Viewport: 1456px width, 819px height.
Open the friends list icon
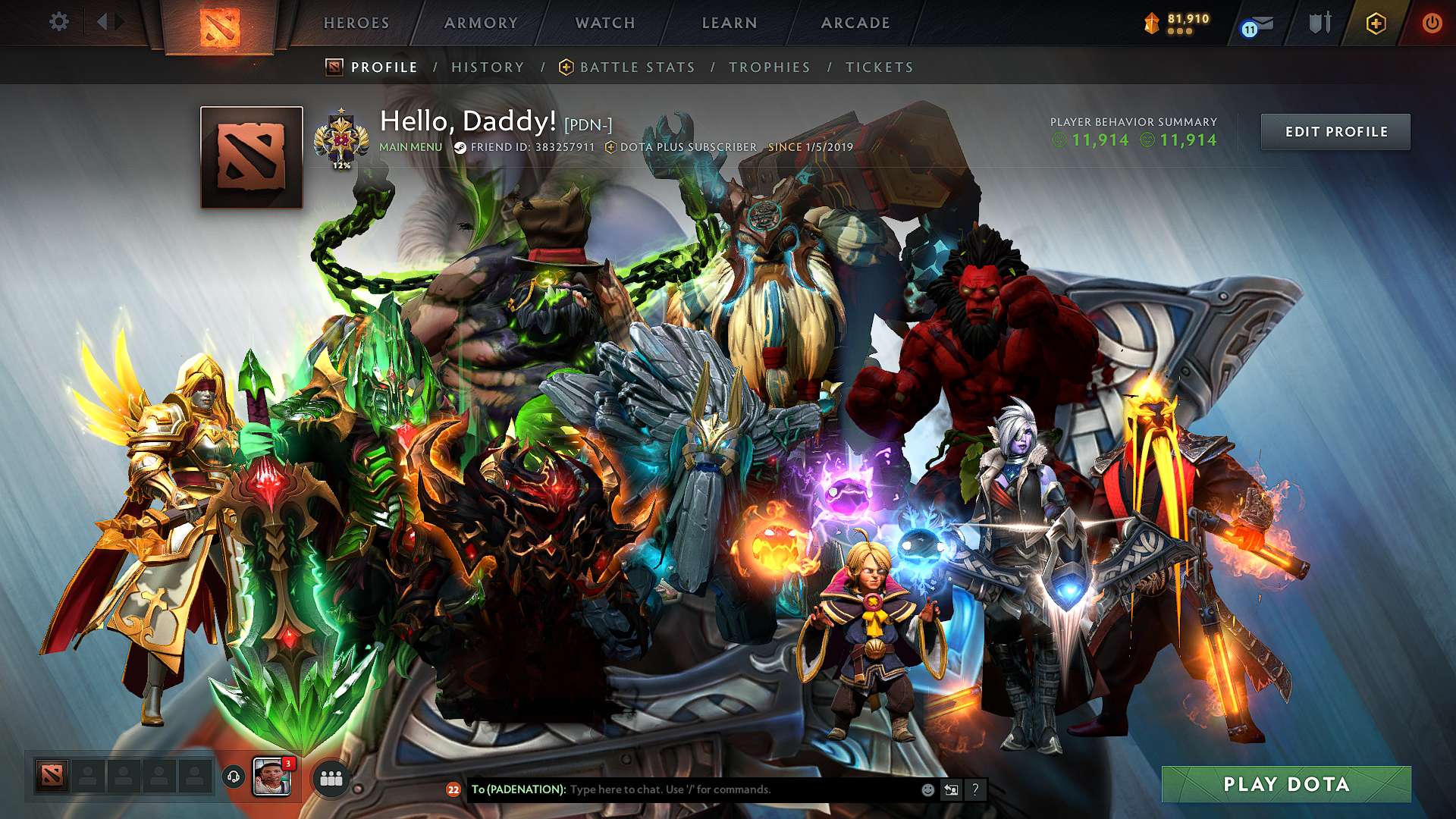[331, 777]
